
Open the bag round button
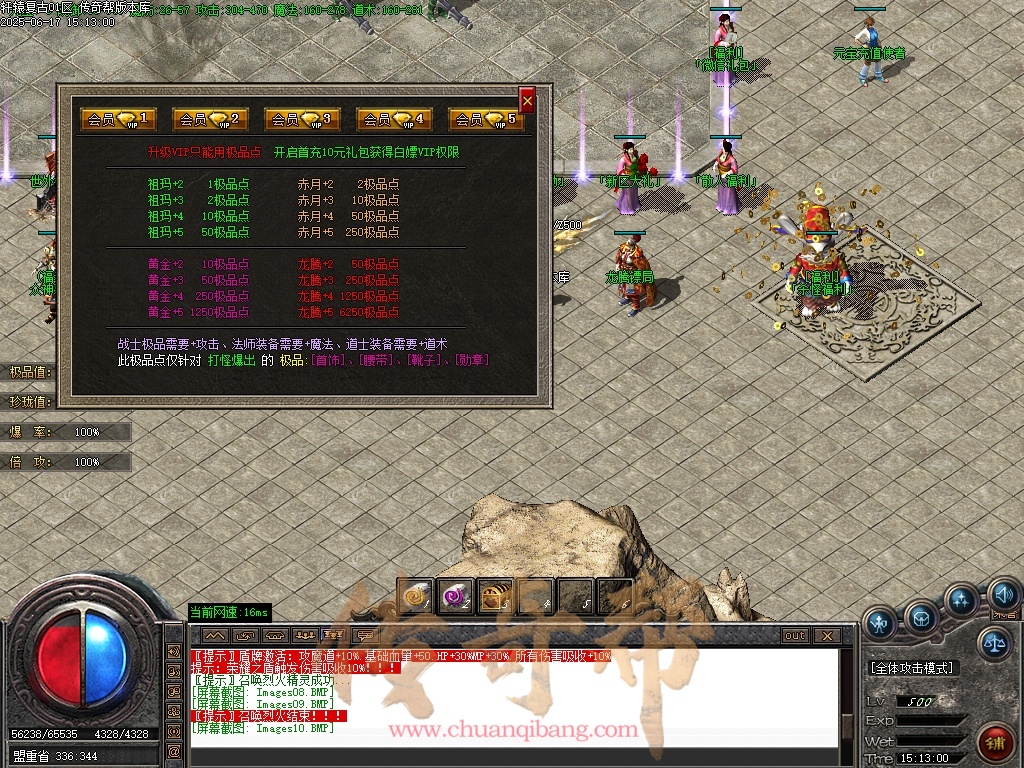[x=921, y=617]
